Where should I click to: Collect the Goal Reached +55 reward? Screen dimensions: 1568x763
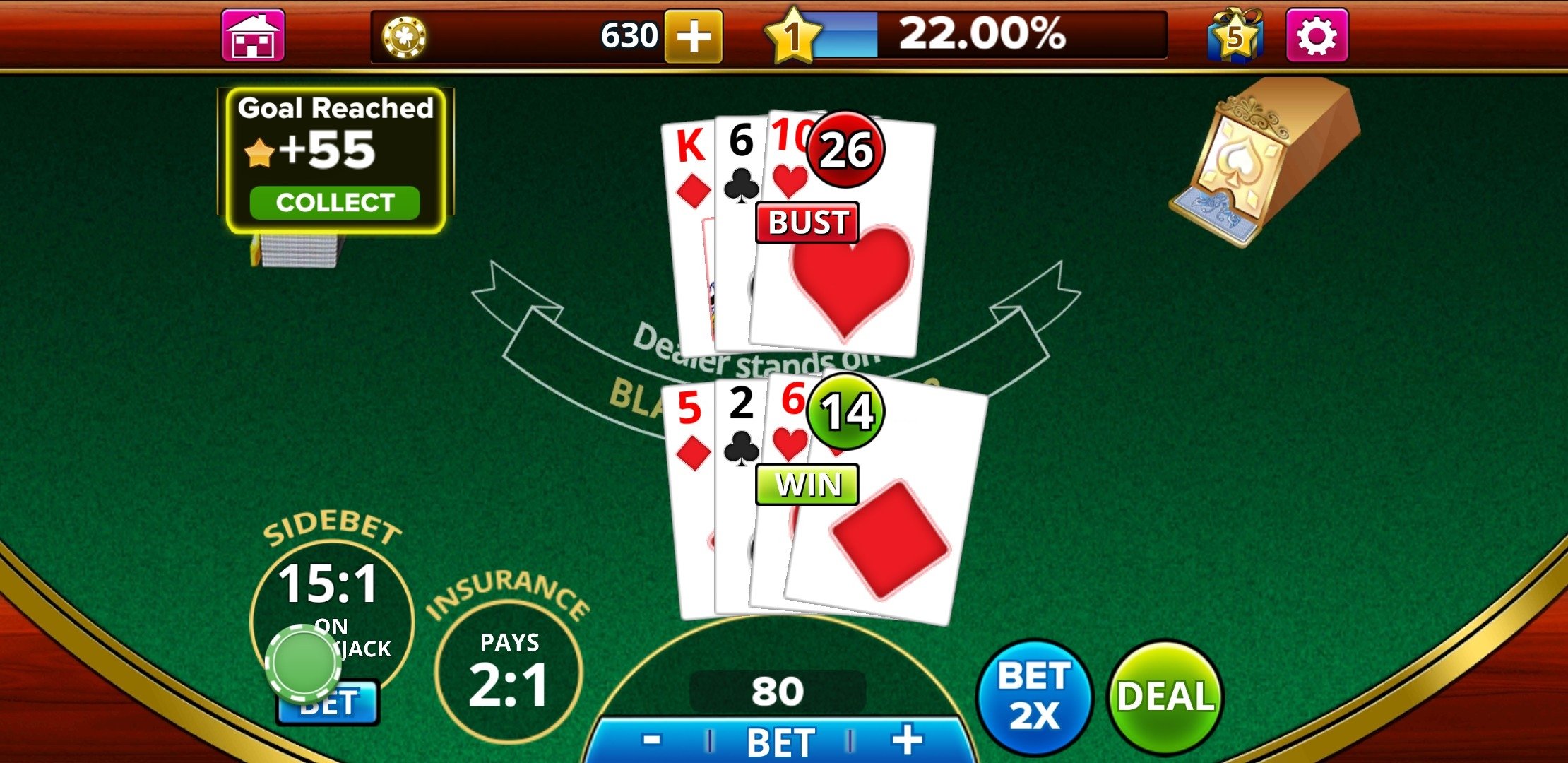[x=335, y=203]
